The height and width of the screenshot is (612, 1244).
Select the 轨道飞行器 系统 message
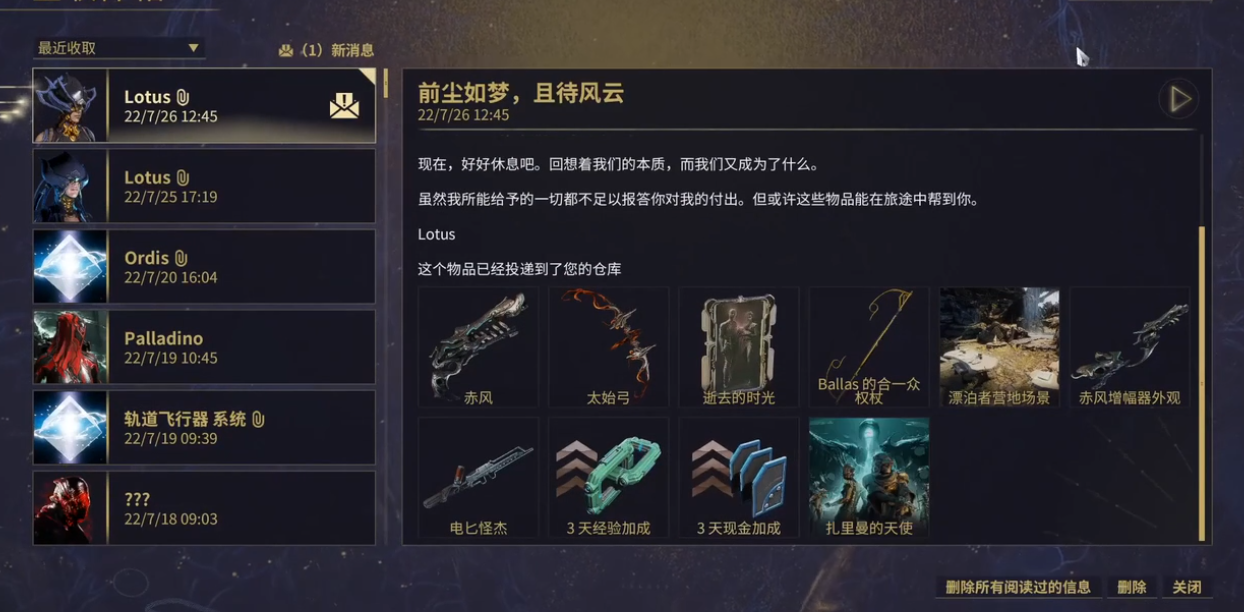coord(204,428)
